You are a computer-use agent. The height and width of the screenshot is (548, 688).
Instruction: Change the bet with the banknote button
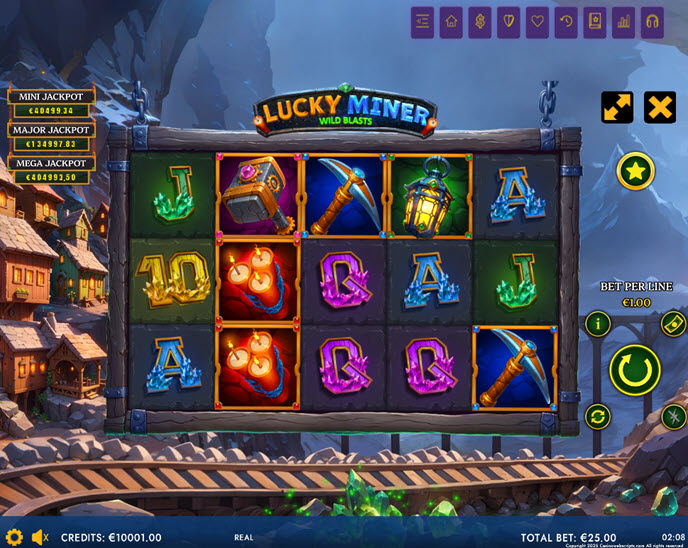tap(672, 323)
